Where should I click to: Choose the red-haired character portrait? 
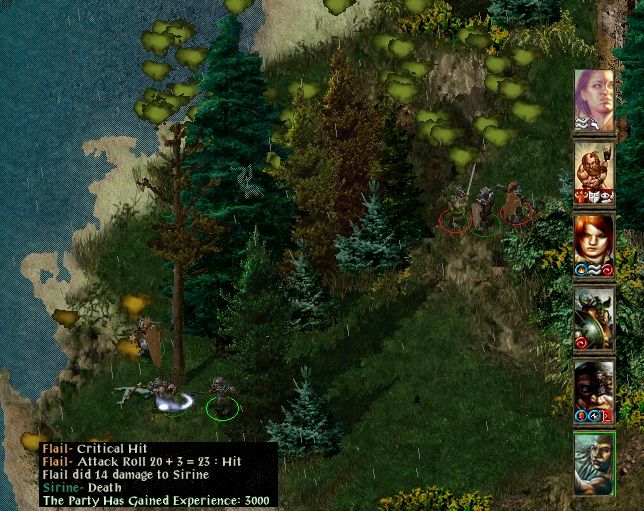point(594,244)
